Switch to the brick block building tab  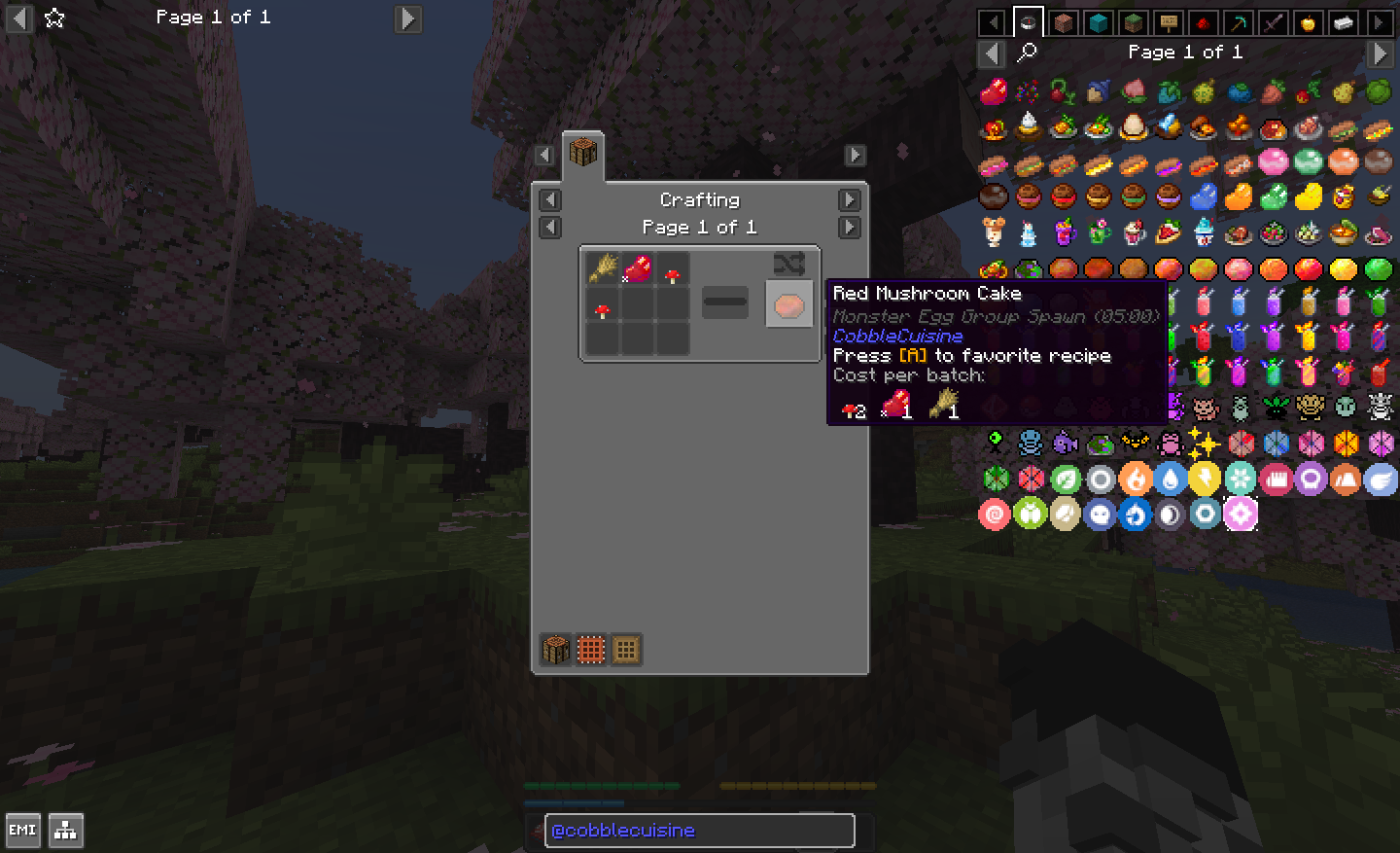click(1063, 22)
